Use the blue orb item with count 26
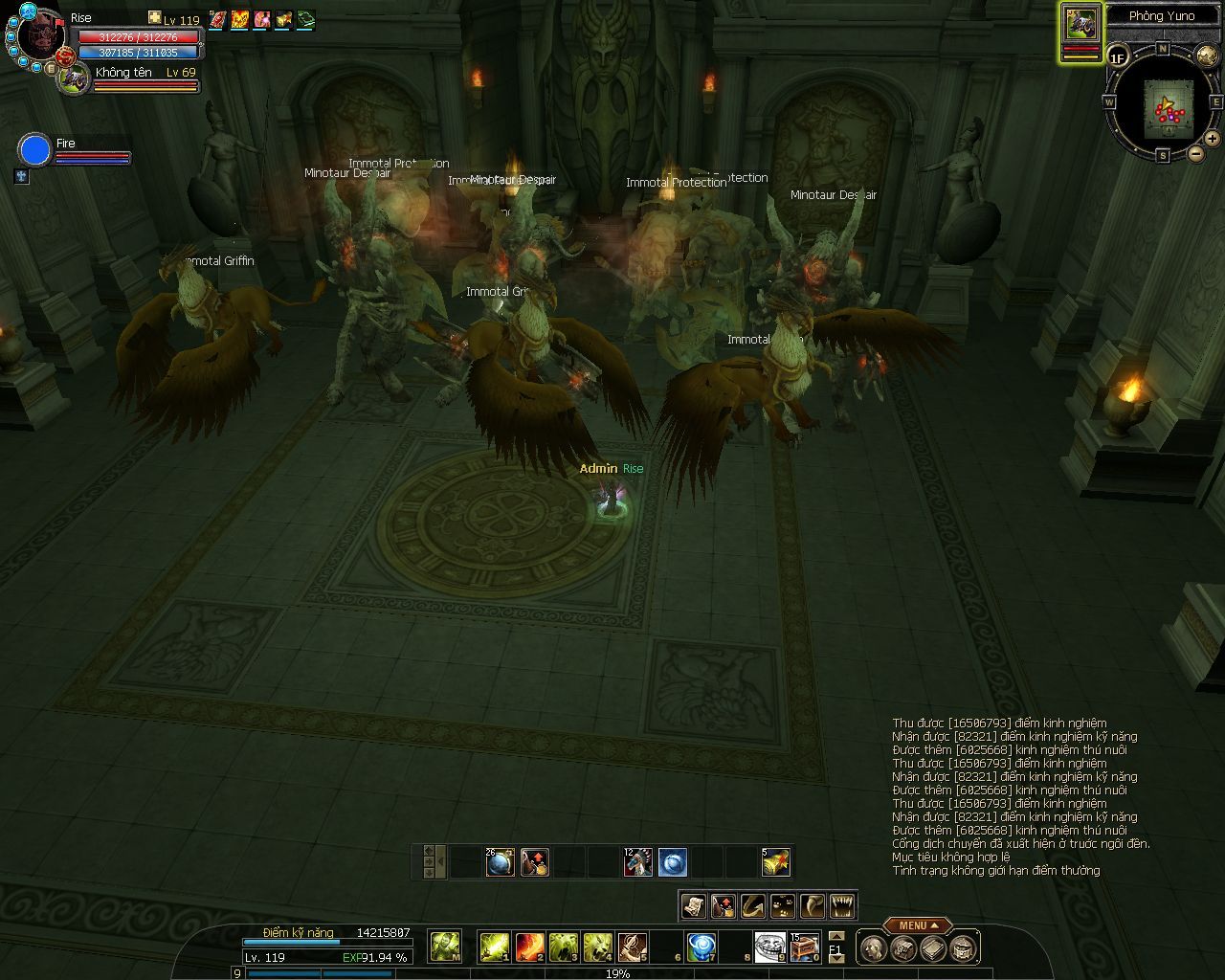The height and width of the screenshot is (980, 1225). [500, 862]
